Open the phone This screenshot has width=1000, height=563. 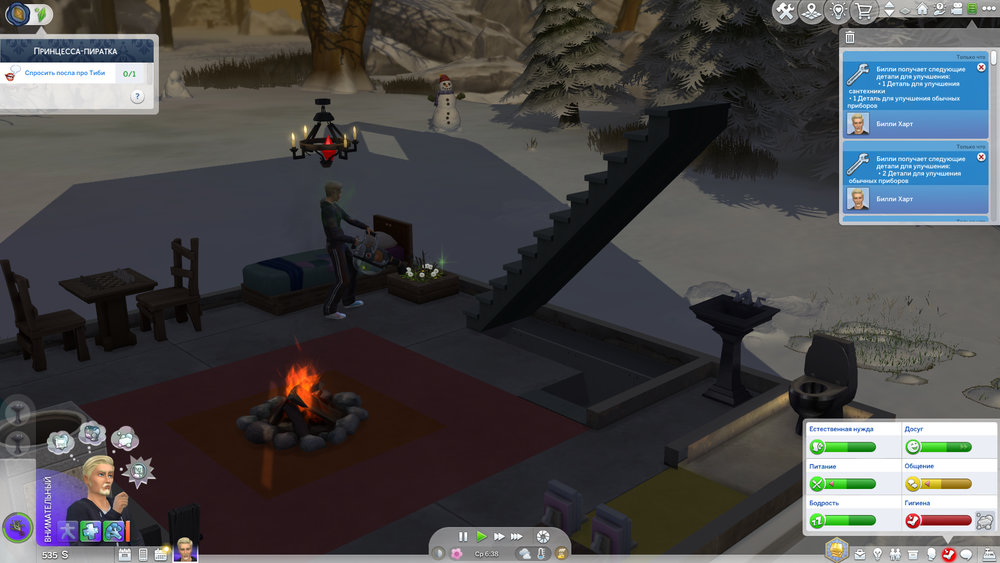[x=143, y=554]
